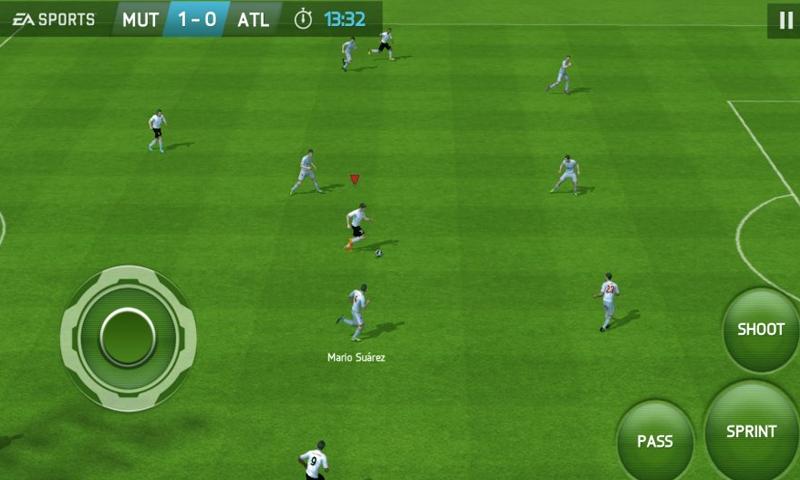Tap the PASS button

[655, 440]
